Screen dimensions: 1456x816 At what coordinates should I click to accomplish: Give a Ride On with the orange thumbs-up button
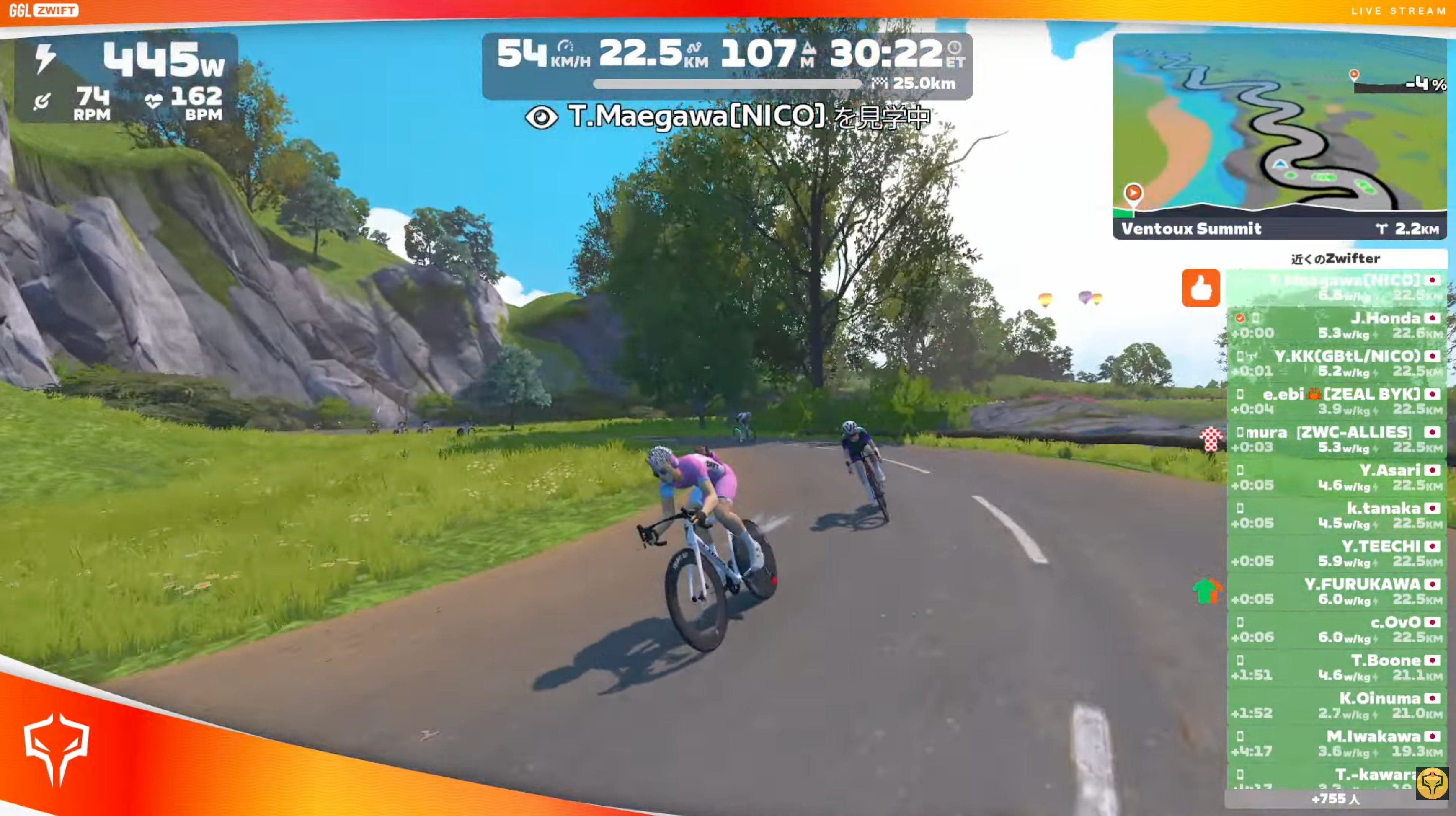pyautogui.click(x=1200, y=288)
